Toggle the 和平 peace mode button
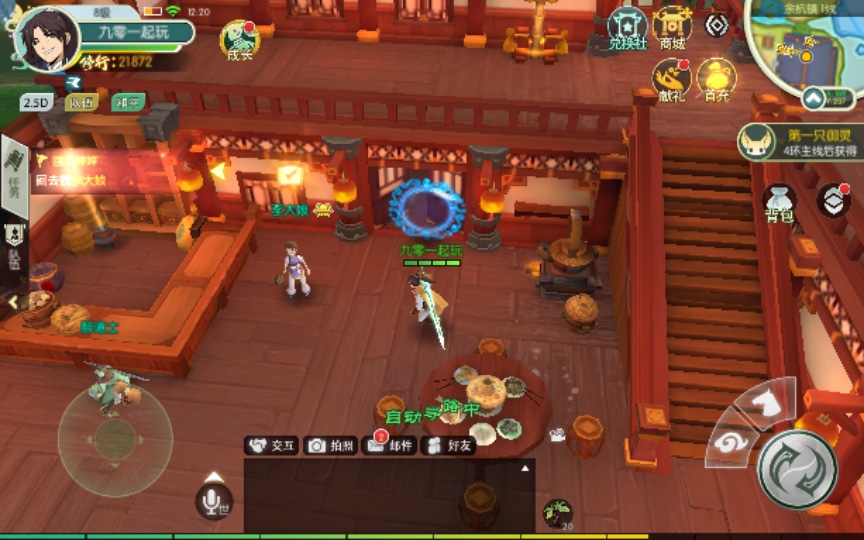 click(x=129, y=102)
